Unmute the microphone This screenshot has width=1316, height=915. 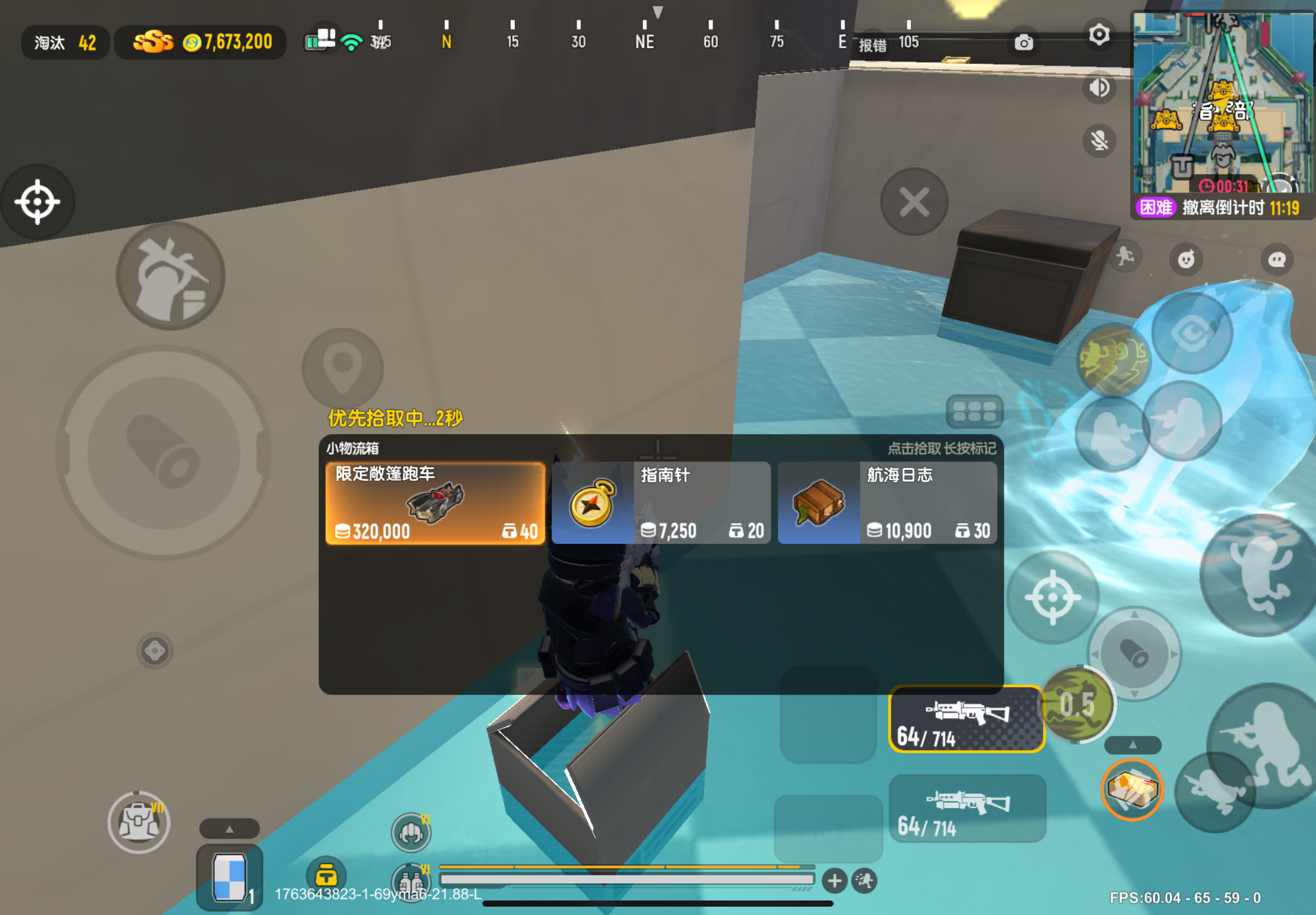click(x=1099, y=141)
